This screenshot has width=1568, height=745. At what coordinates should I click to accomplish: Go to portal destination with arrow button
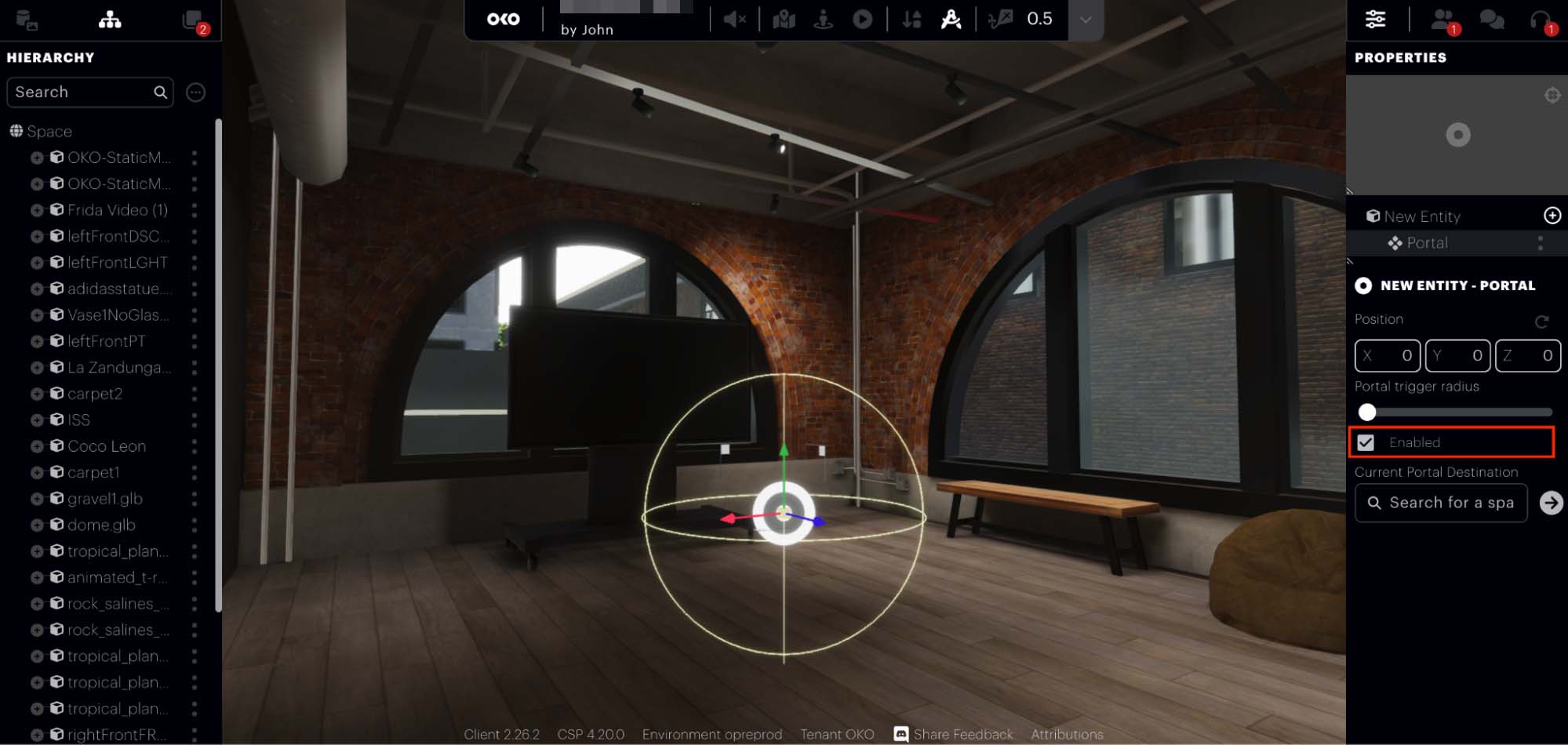[1551, 503]
